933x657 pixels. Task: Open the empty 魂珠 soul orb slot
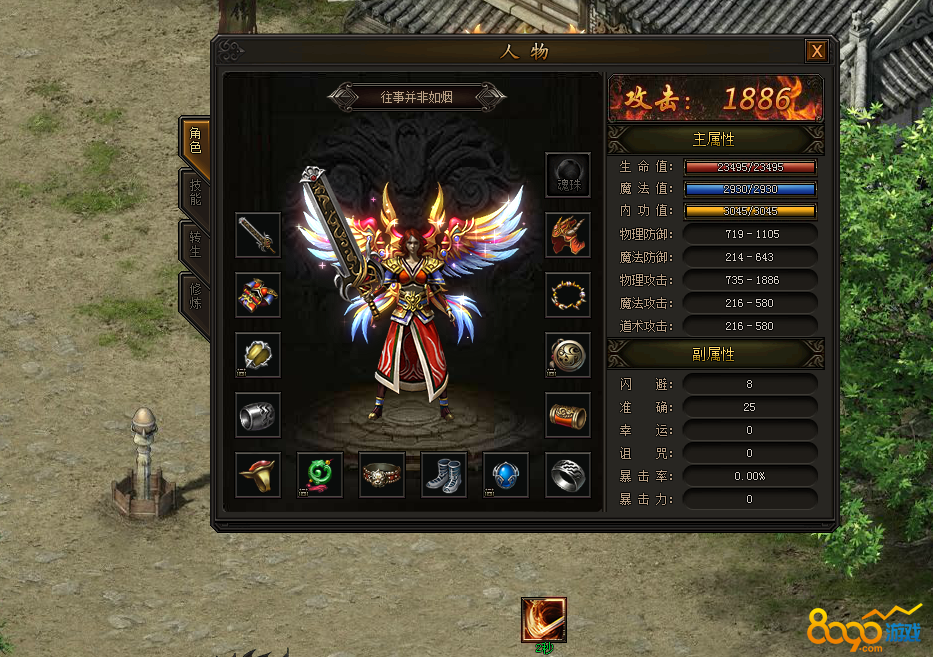pyautogui.click(x=568, y=175)
